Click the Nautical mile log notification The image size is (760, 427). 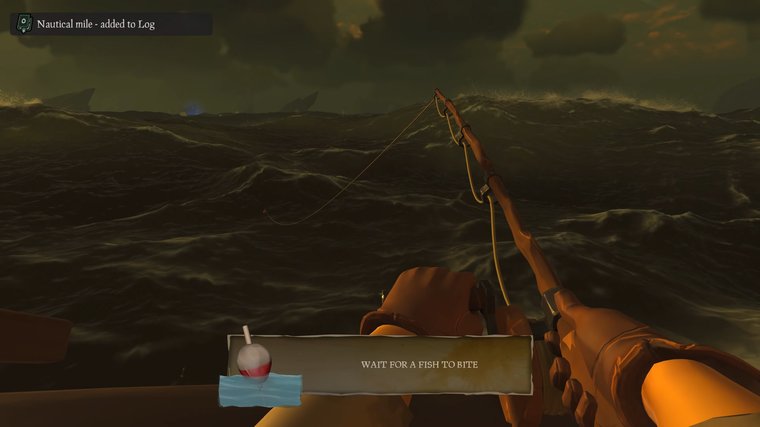[111, 23]
